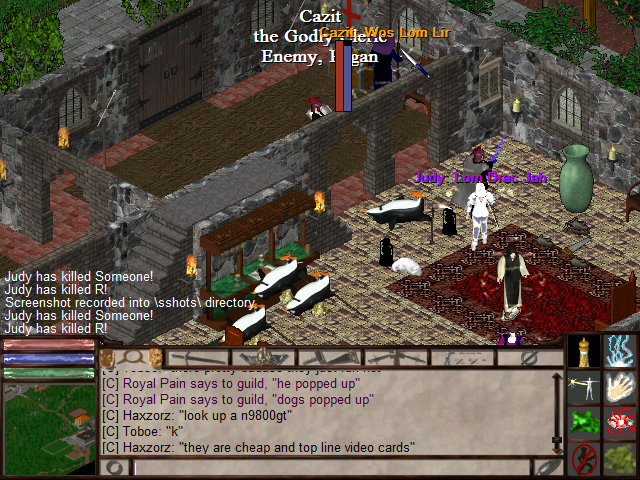This screenshot has height=480, width=640.
Task: Select the golden chess-piece statue icon
Action: [584, 351]
